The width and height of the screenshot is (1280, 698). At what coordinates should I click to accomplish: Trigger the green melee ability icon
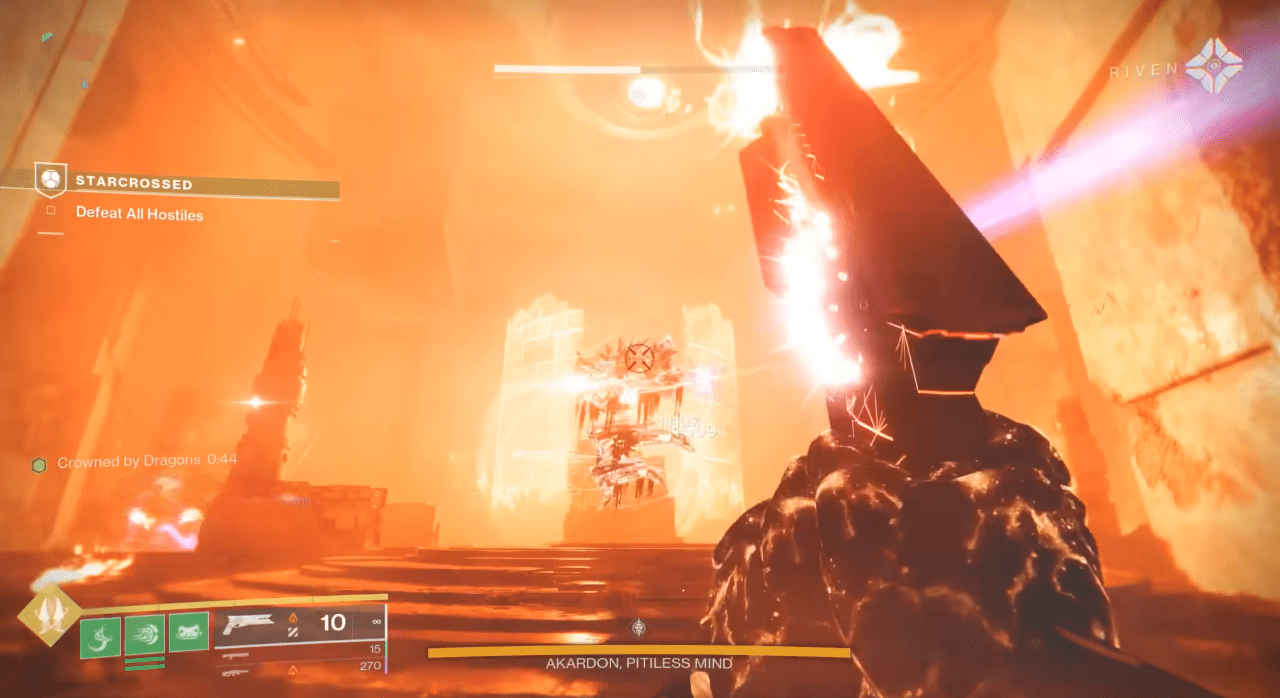(x=145, y=636)
